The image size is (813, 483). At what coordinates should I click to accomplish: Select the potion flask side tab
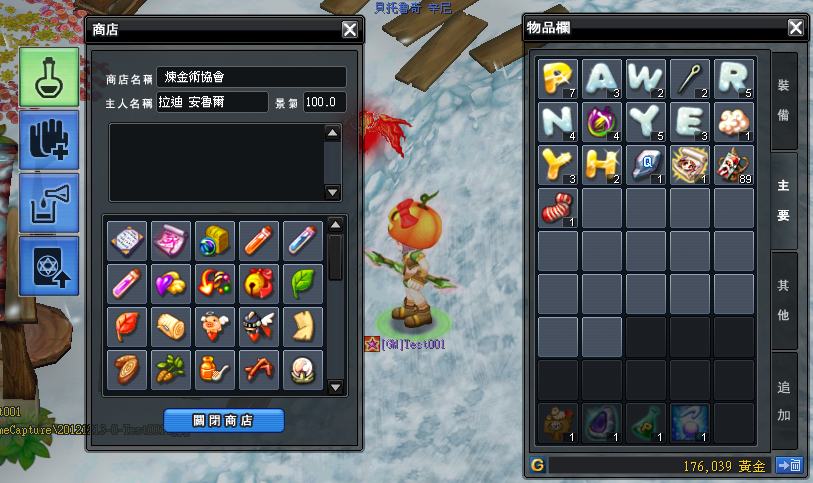pyautogui.click(x=48, y=77)
